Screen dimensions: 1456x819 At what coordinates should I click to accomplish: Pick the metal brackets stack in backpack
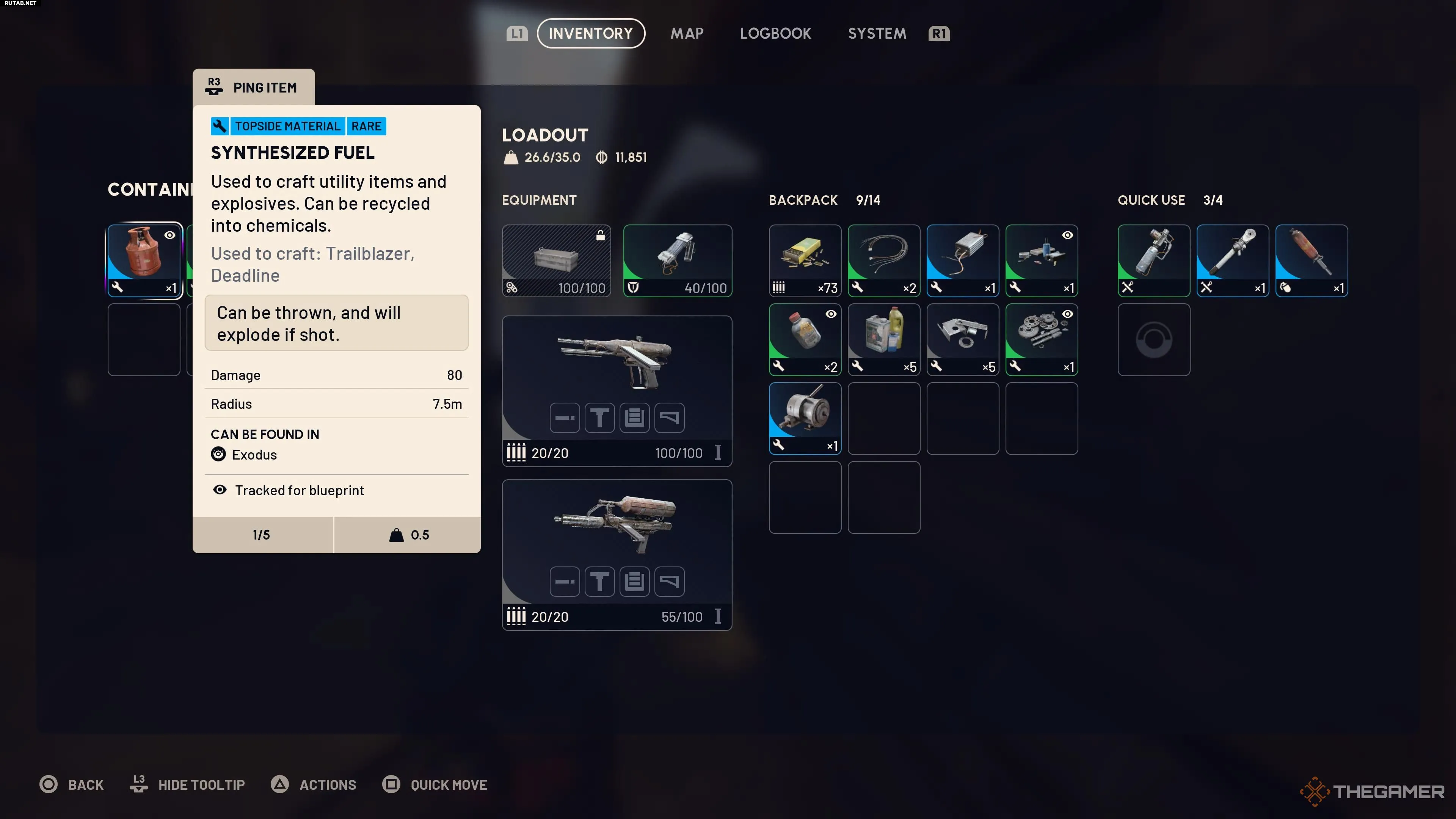click(x=963, y=339)
